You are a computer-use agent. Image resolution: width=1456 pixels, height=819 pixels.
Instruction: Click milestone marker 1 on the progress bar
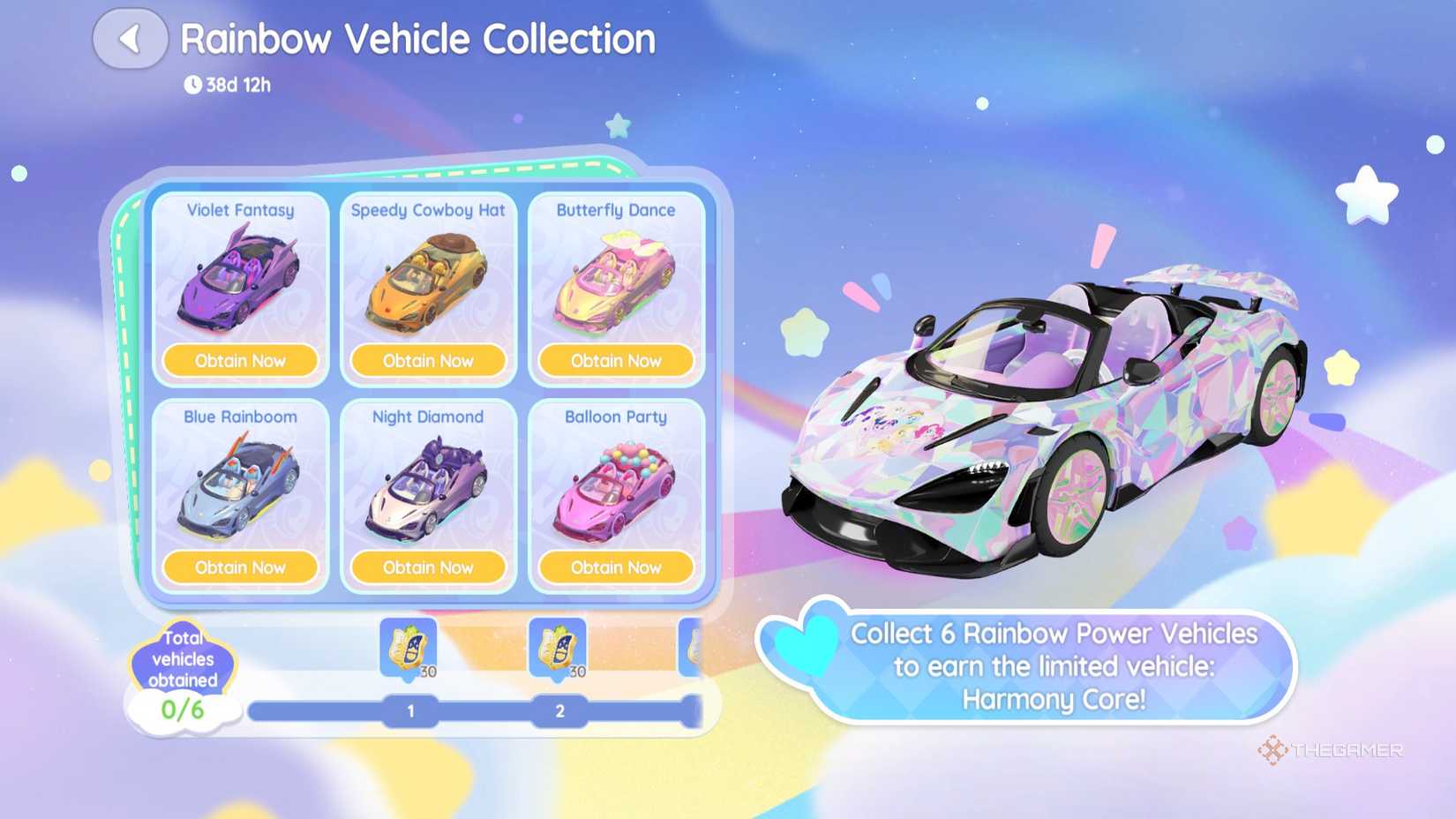pyautogui.click(x=409, y=709)
